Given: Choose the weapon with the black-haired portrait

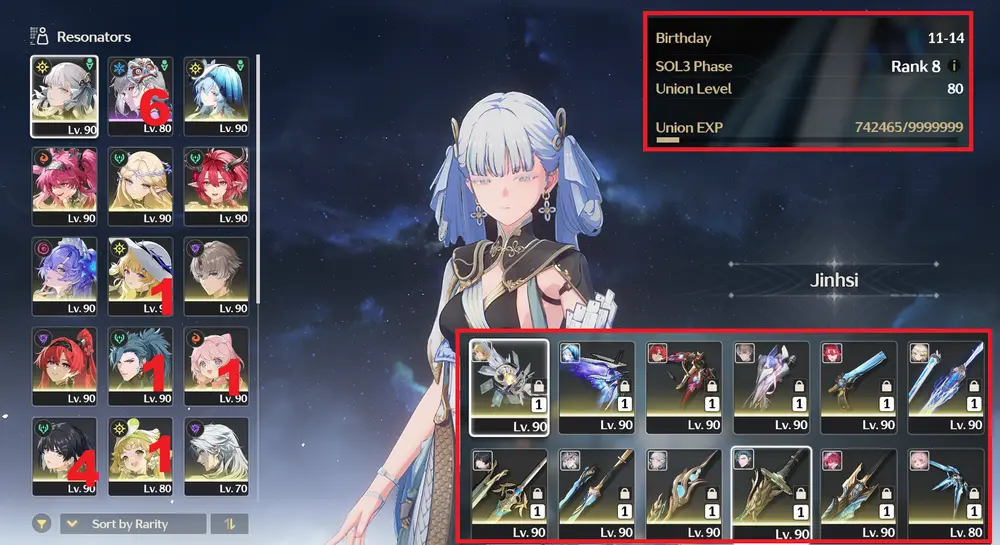Looking at the screenshot, I should pos(509,492).
